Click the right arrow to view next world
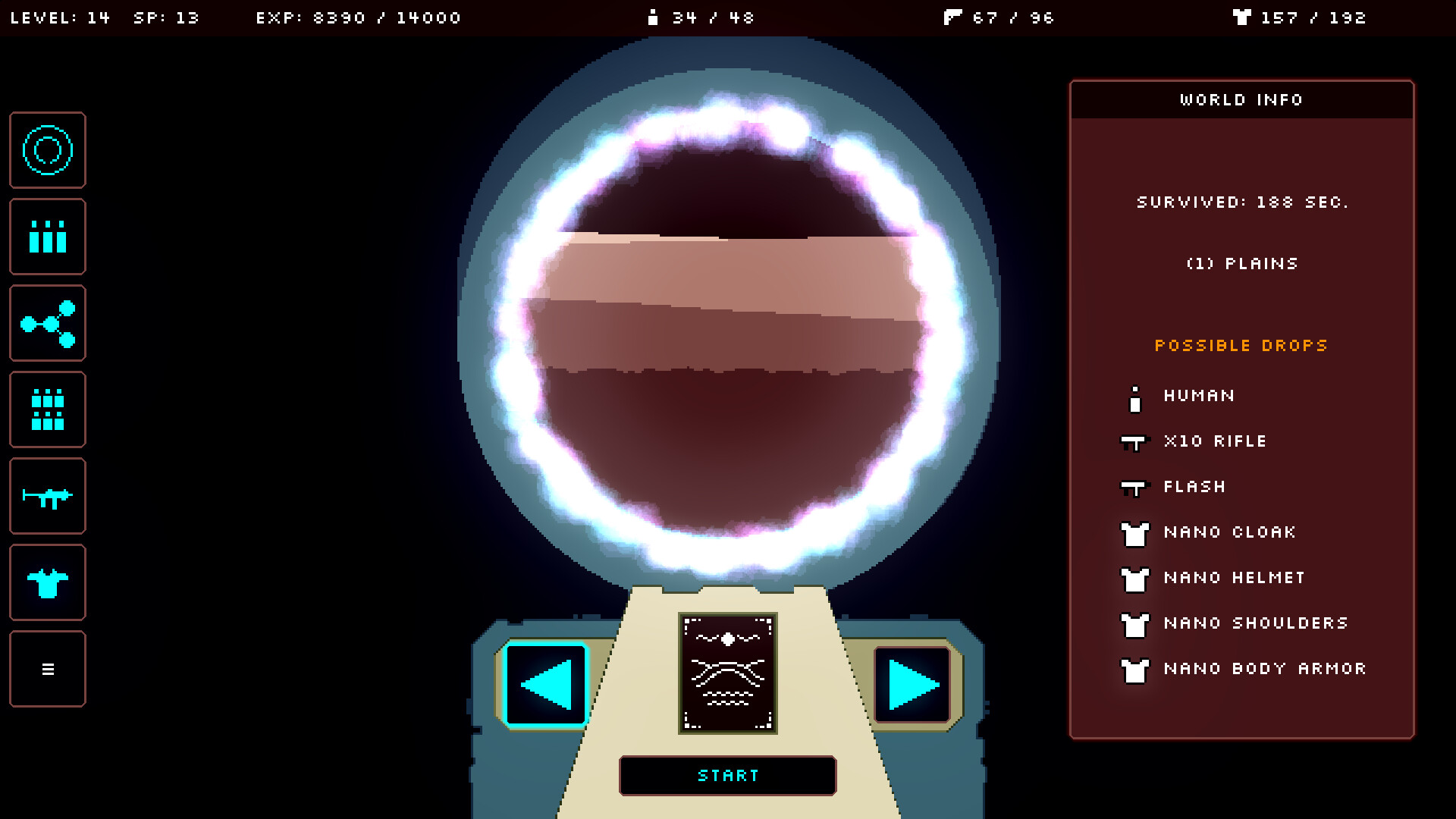Image resolution: width=1456 pixels, height=819 pixels. tap(912, 682)
